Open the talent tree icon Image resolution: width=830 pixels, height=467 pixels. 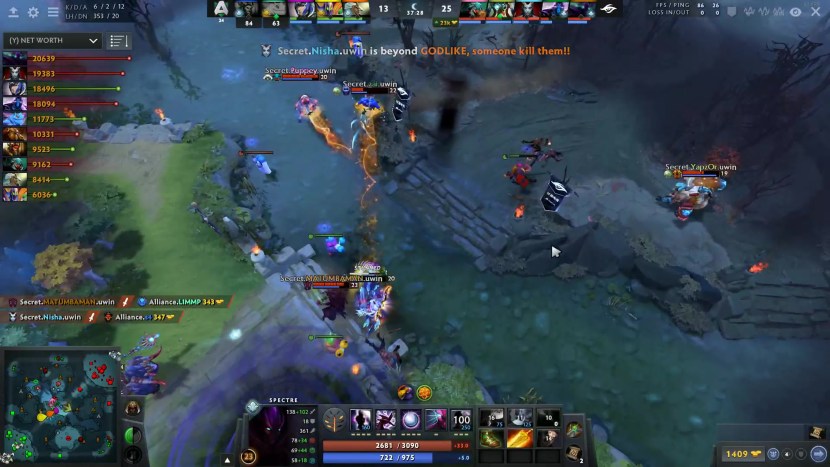coord(335,422)
